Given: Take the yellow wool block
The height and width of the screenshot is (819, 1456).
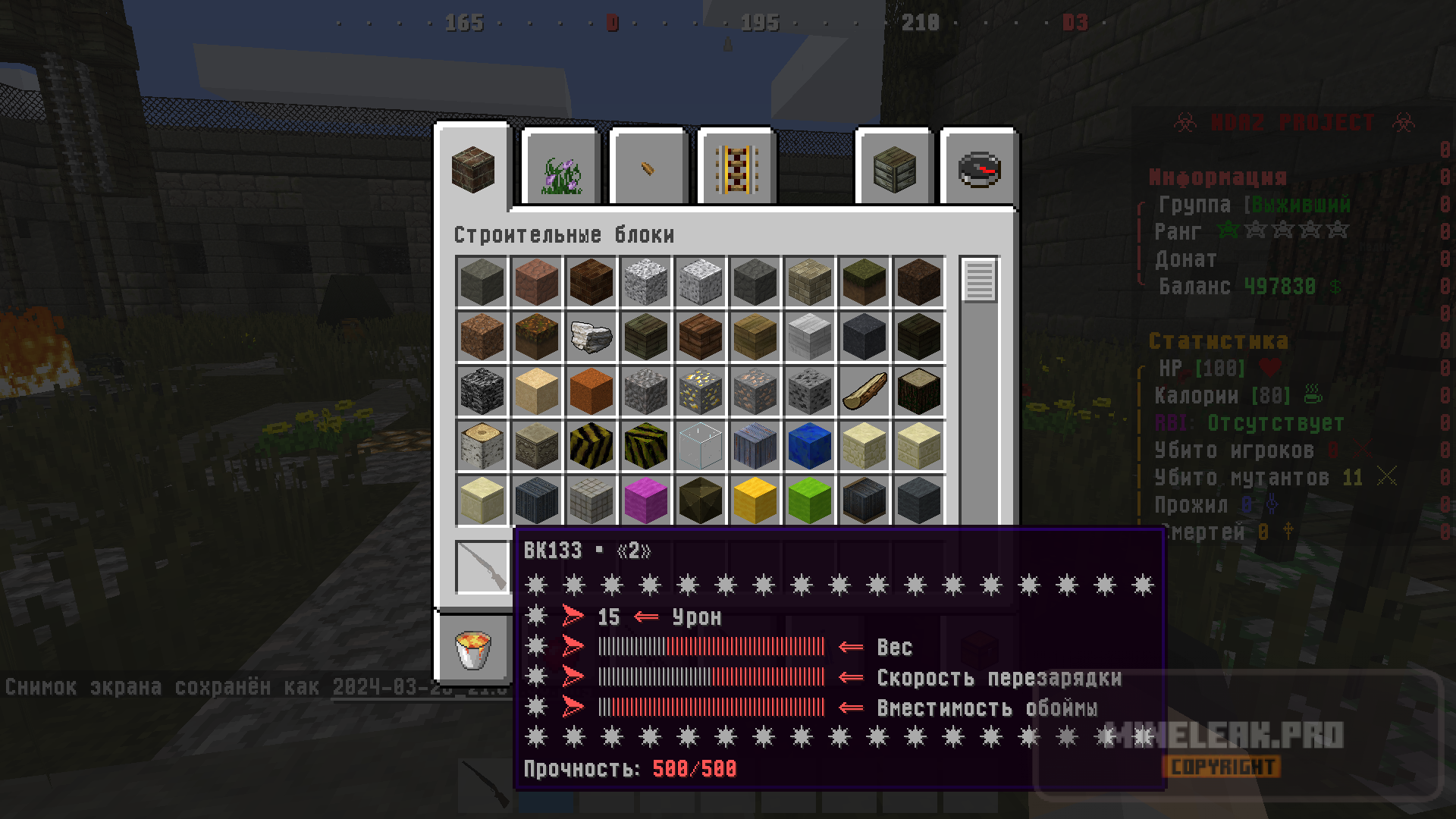Looking at the screenshot, I should pos(755,500).
